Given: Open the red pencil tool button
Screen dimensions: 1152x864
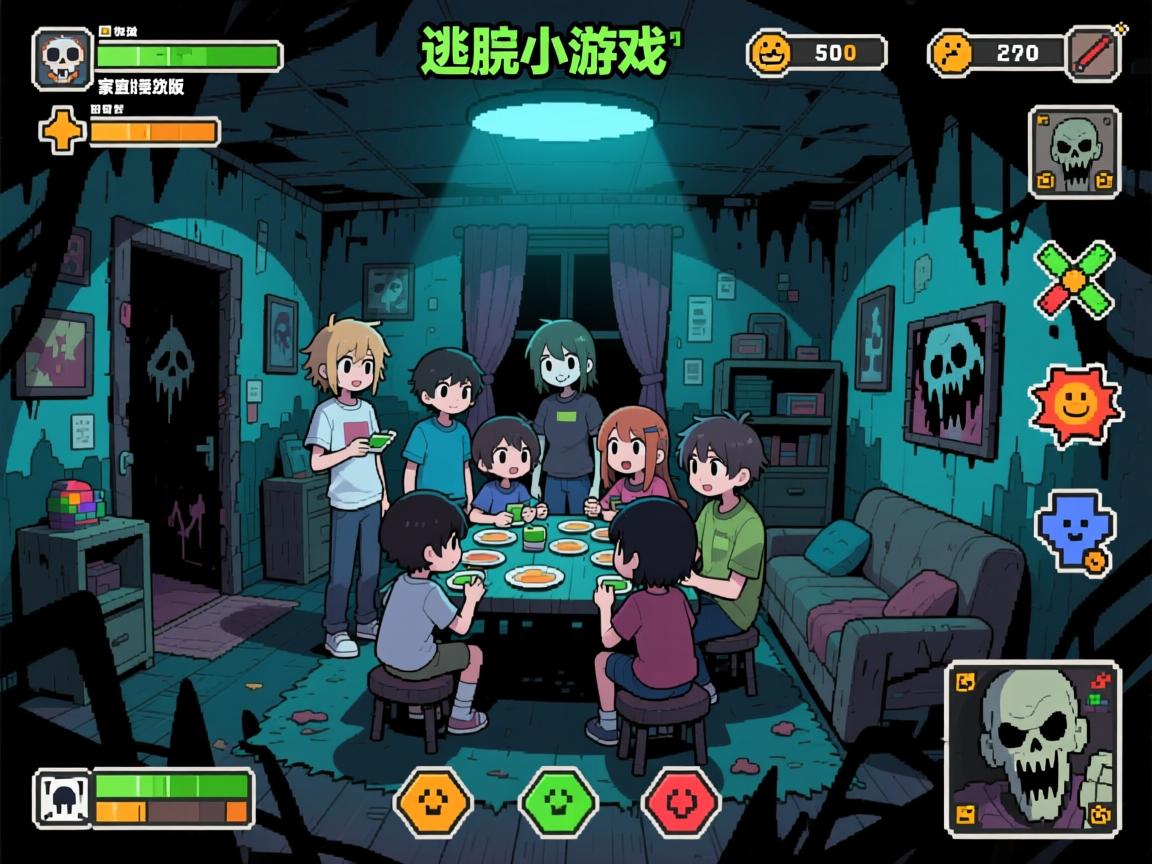Looking at the screenshot, I should click(1094, 52).
